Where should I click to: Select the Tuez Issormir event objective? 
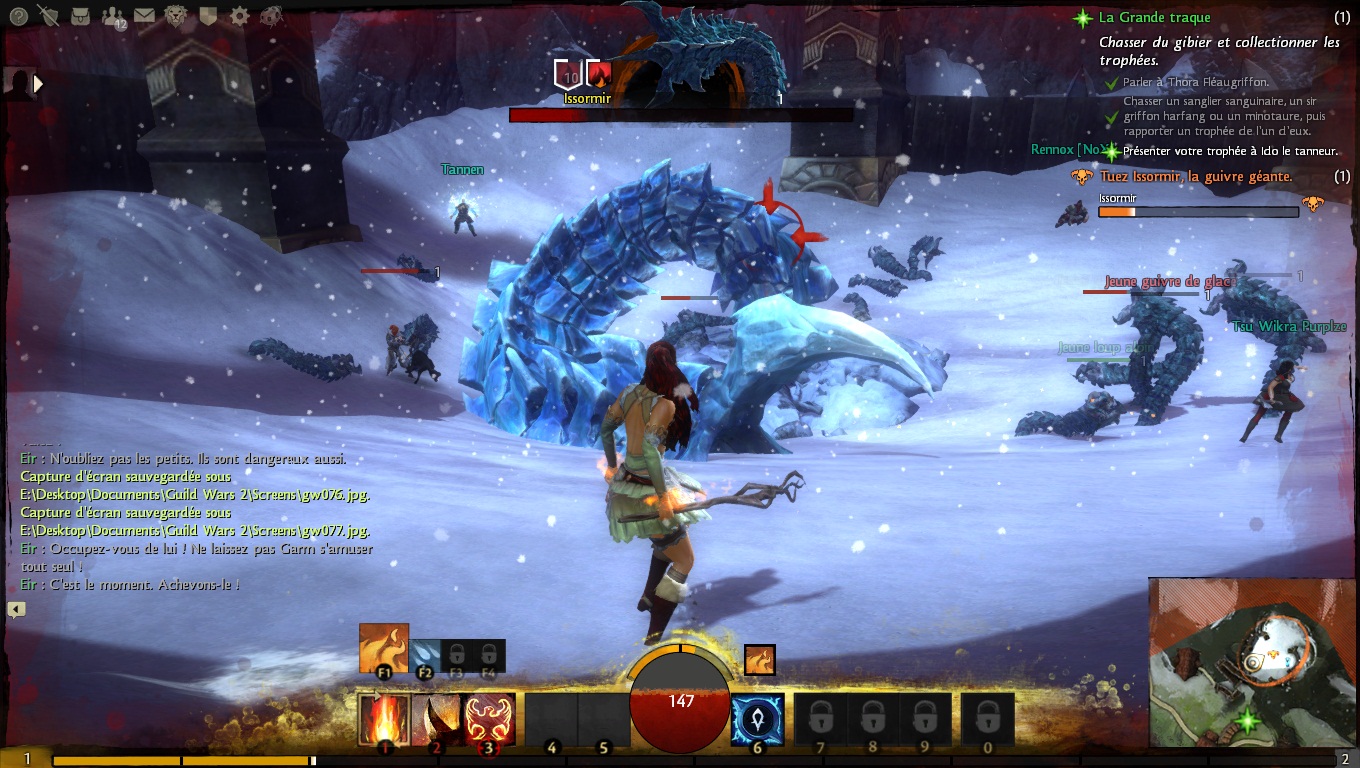pyautogui.click(x=1195, y=176)
